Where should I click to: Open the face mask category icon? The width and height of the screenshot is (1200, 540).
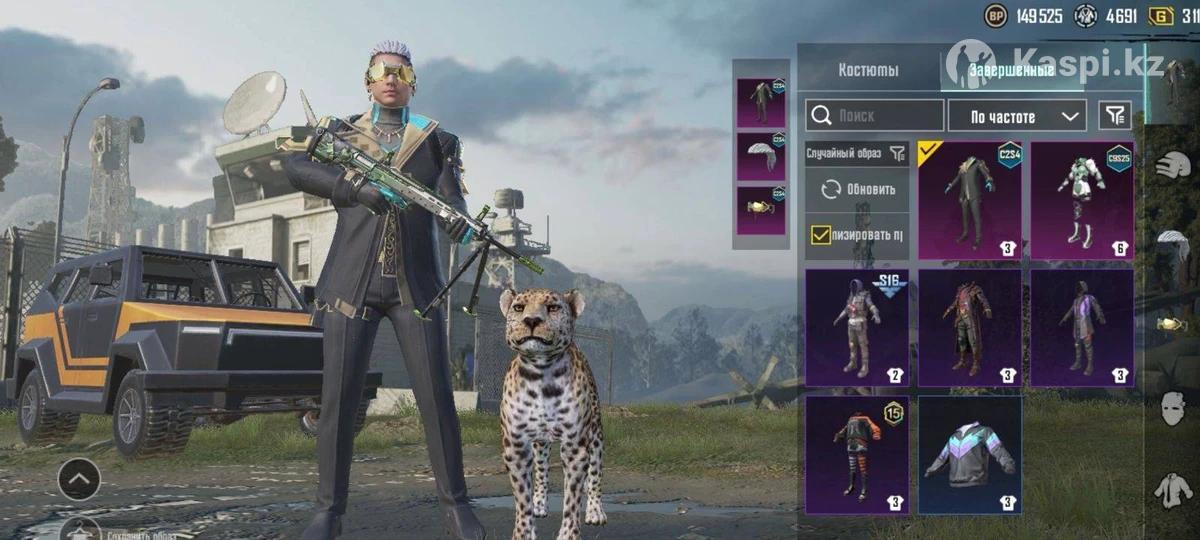(x=1173, y=408)
